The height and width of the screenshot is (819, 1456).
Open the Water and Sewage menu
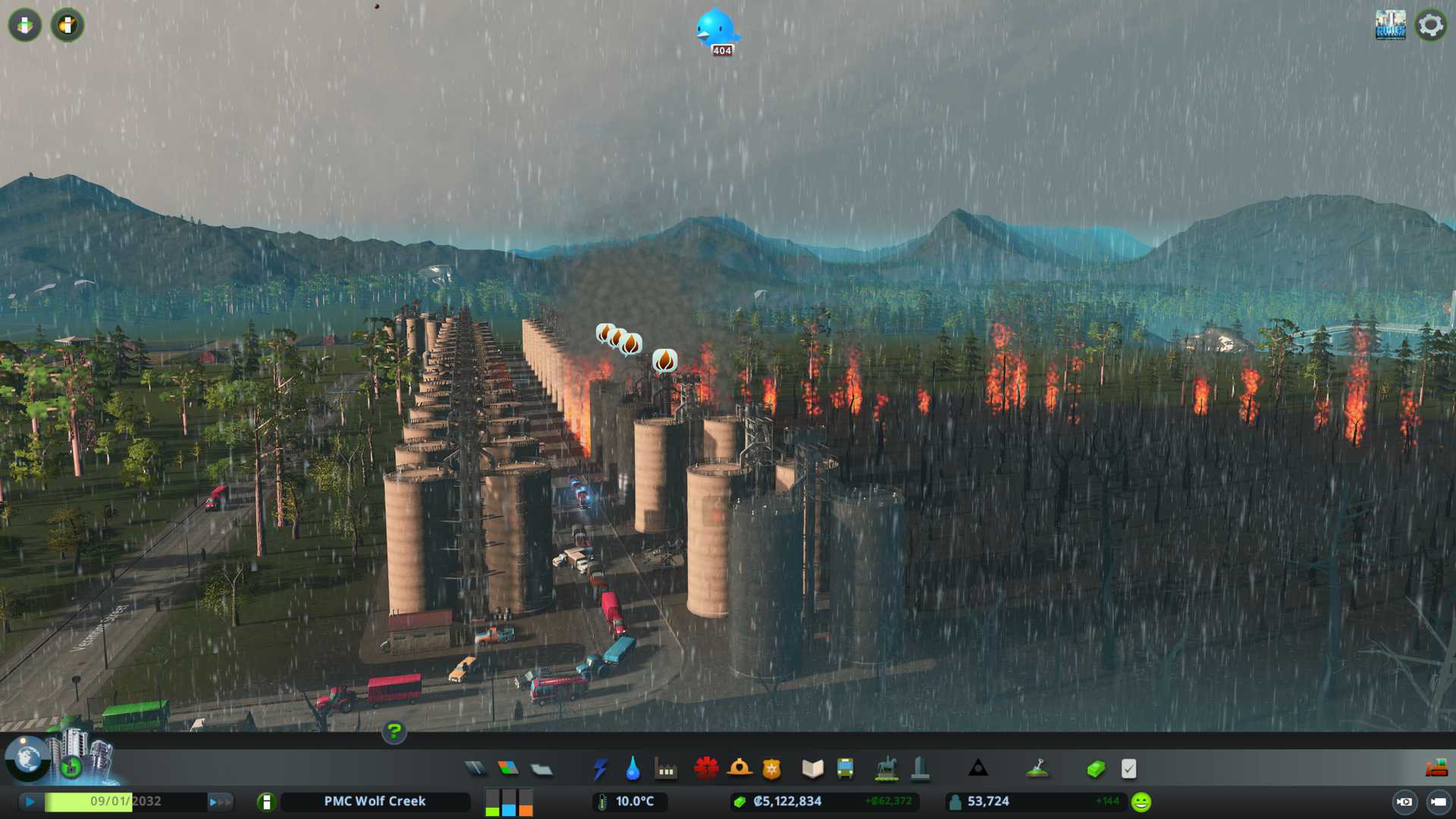tap(632, 769)
